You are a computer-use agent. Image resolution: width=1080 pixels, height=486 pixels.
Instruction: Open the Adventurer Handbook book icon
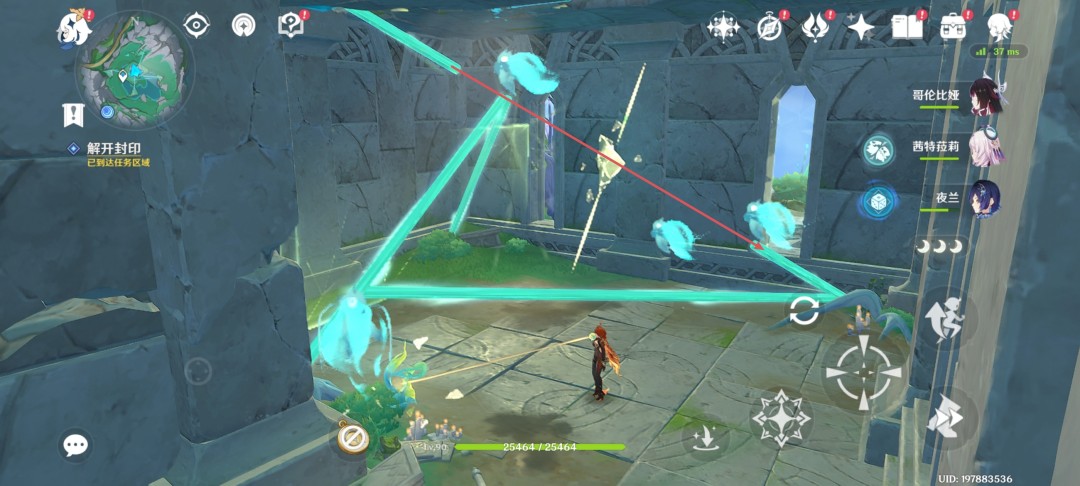[x=907, y=27]
